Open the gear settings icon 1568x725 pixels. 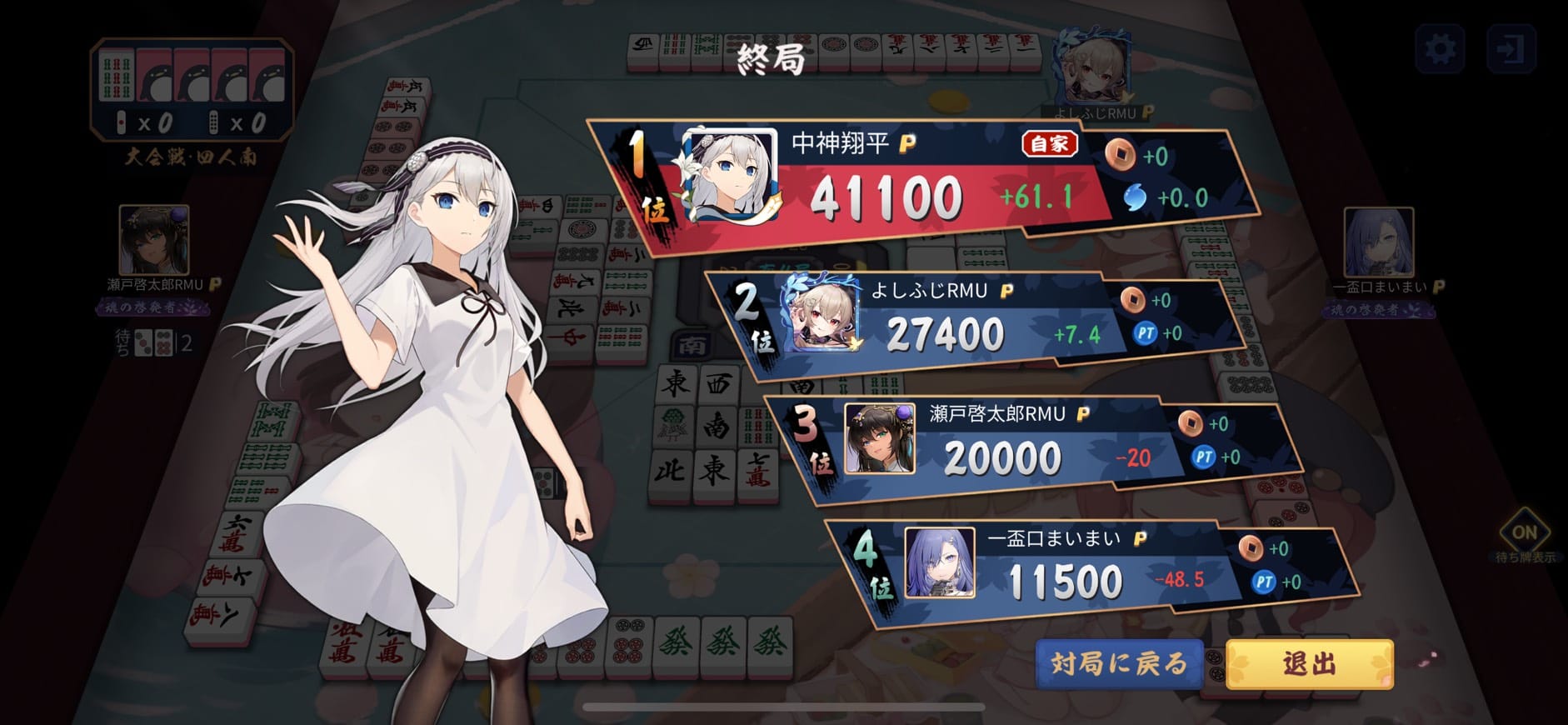pyautogui.click(x=1440, y=48)
